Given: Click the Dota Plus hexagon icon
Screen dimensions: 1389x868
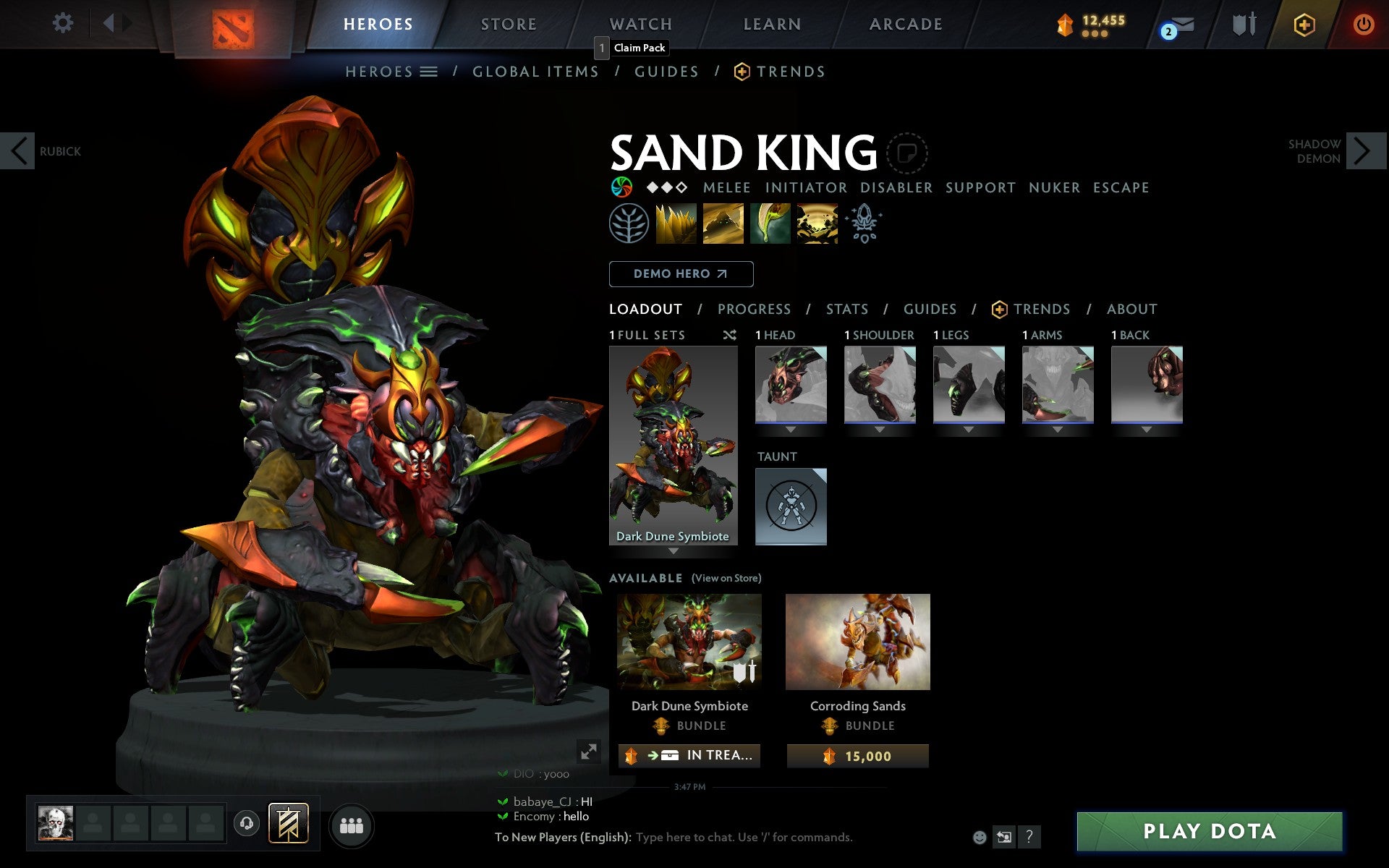Looking at the screenshot, I should click(x=1303, y=24).
